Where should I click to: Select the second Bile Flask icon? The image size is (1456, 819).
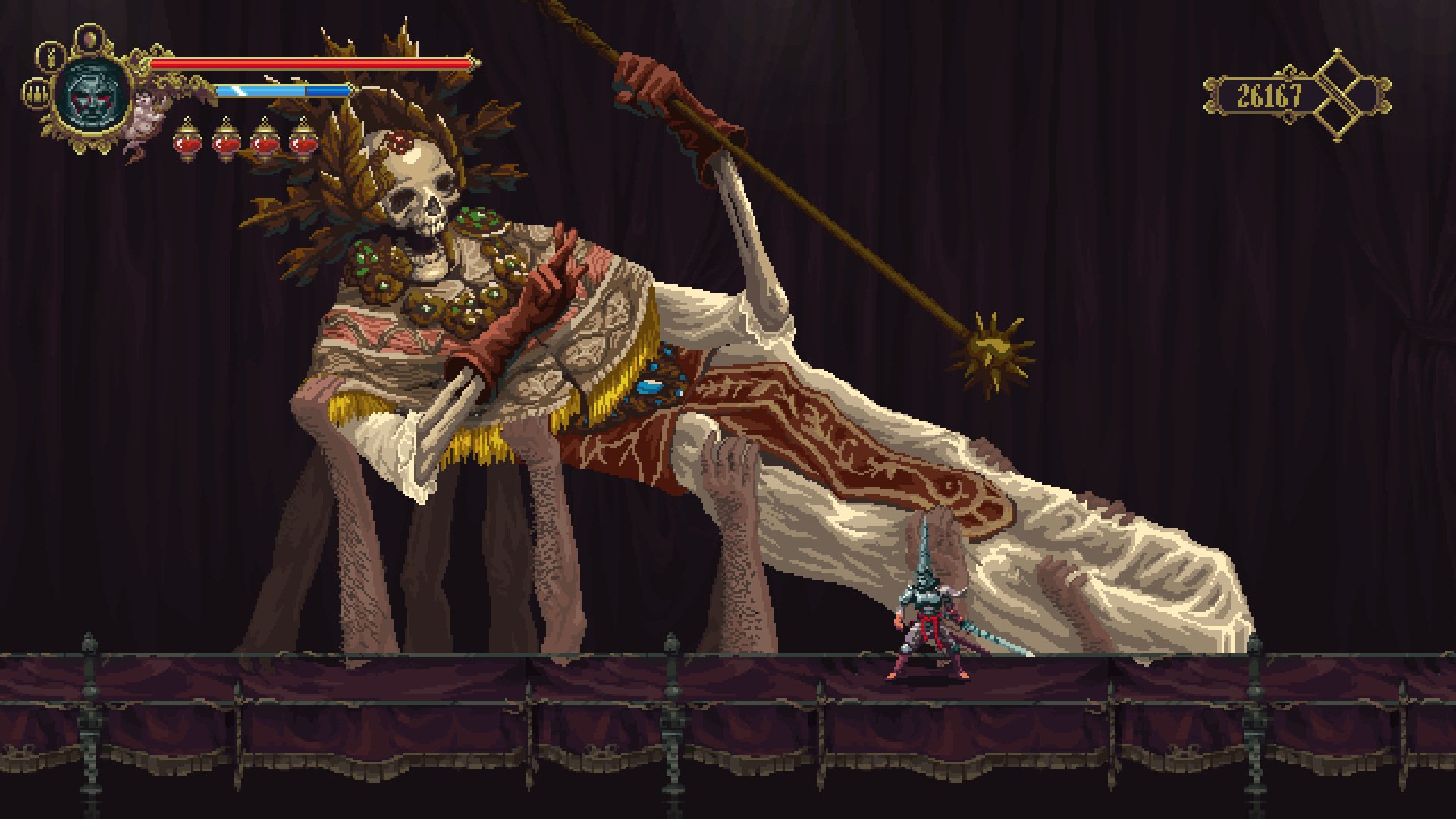coord(227,143)
